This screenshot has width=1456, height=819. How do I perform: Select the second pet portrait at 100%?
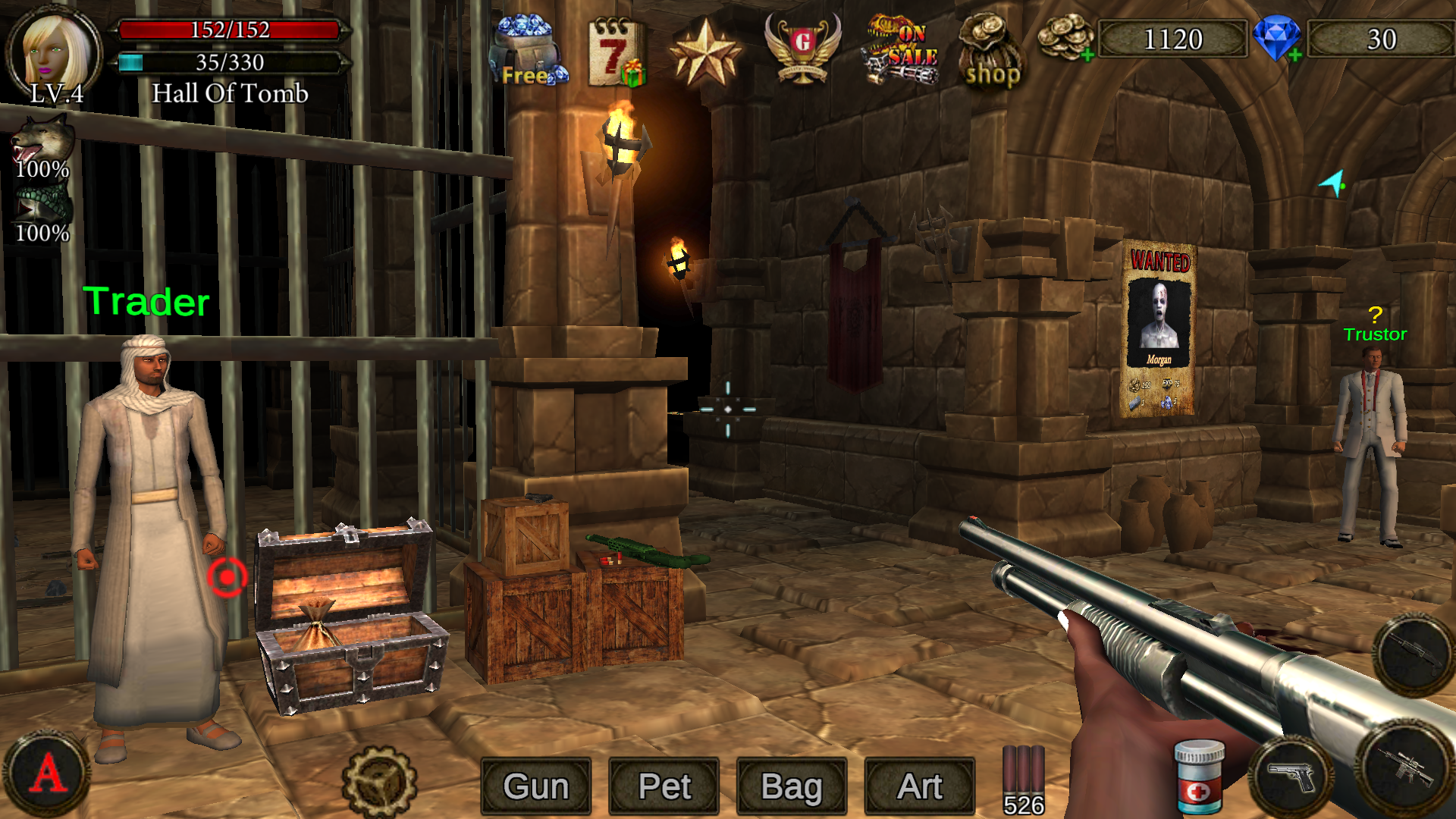(x=42, y=205)
